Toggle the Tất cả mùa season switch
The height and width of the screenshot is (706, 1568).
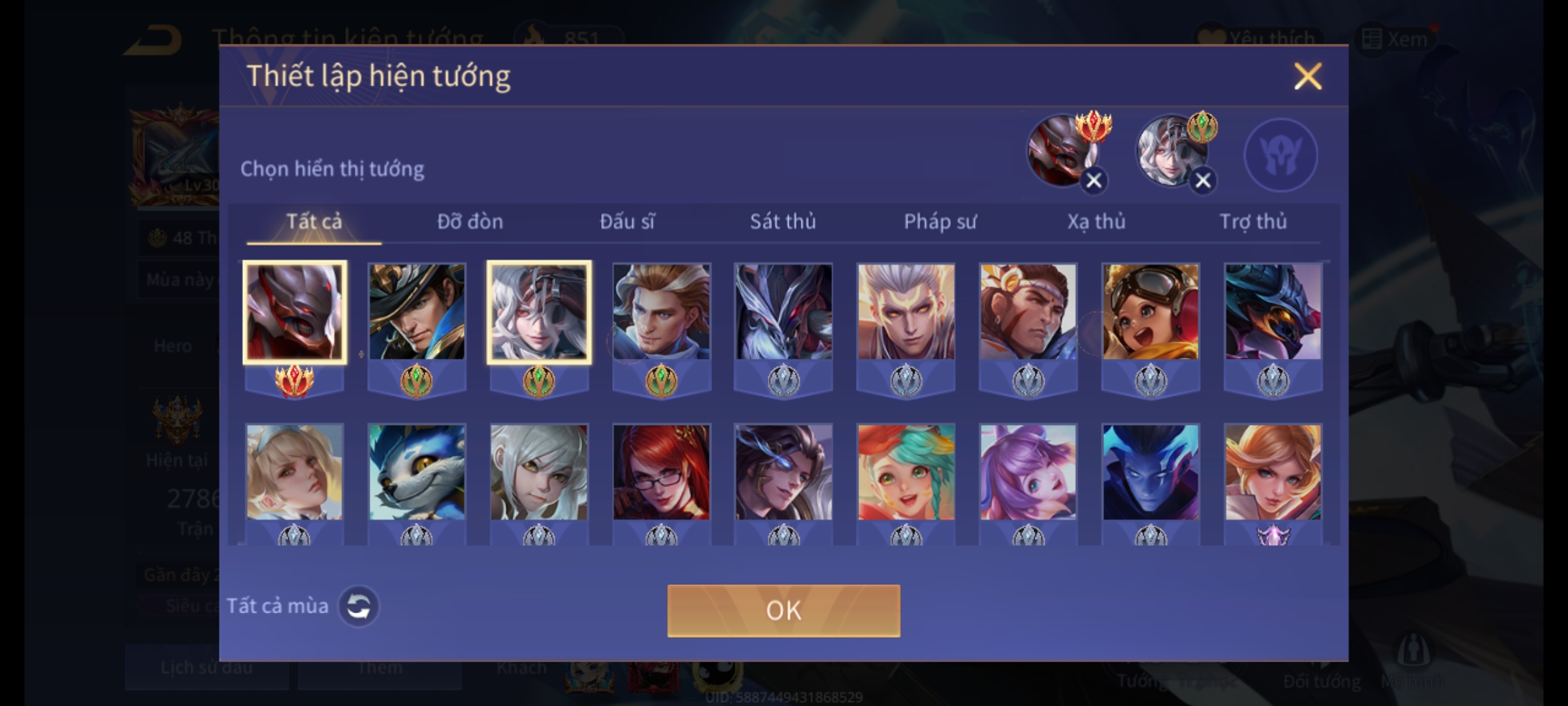358,607
